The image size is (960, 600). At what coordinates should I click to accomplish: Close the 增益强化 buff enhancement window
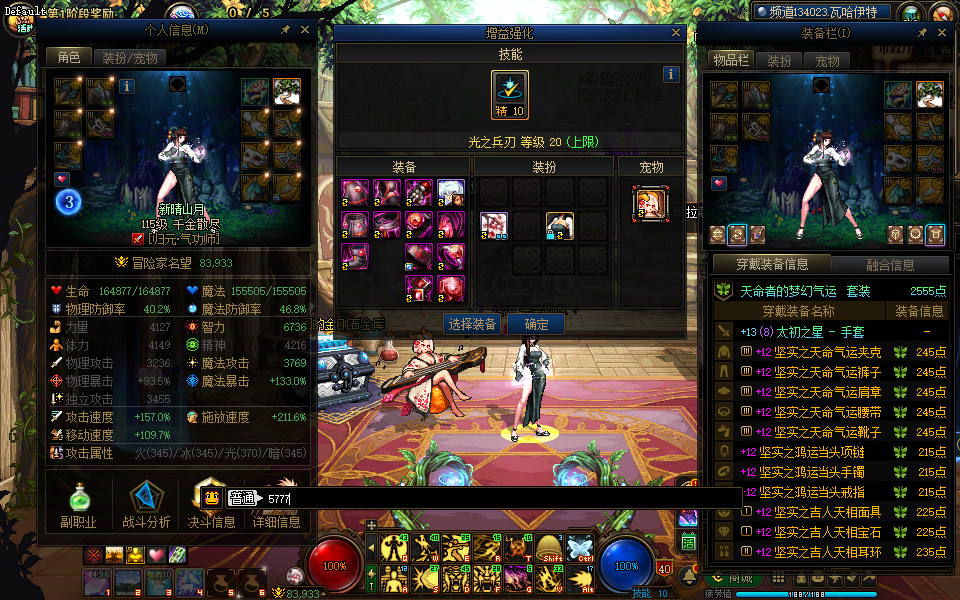pos(677,33)
